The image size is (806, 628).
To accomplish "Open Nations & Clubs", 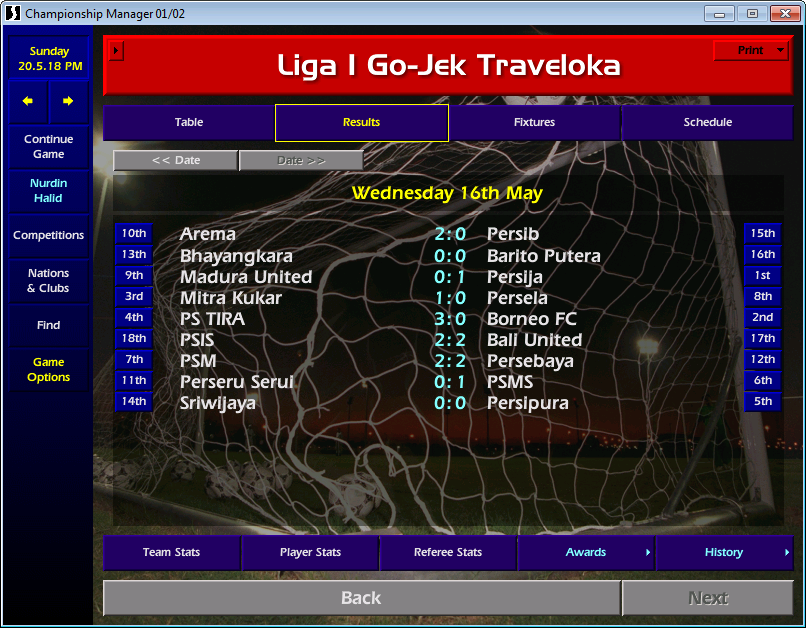I will (48, 280).
